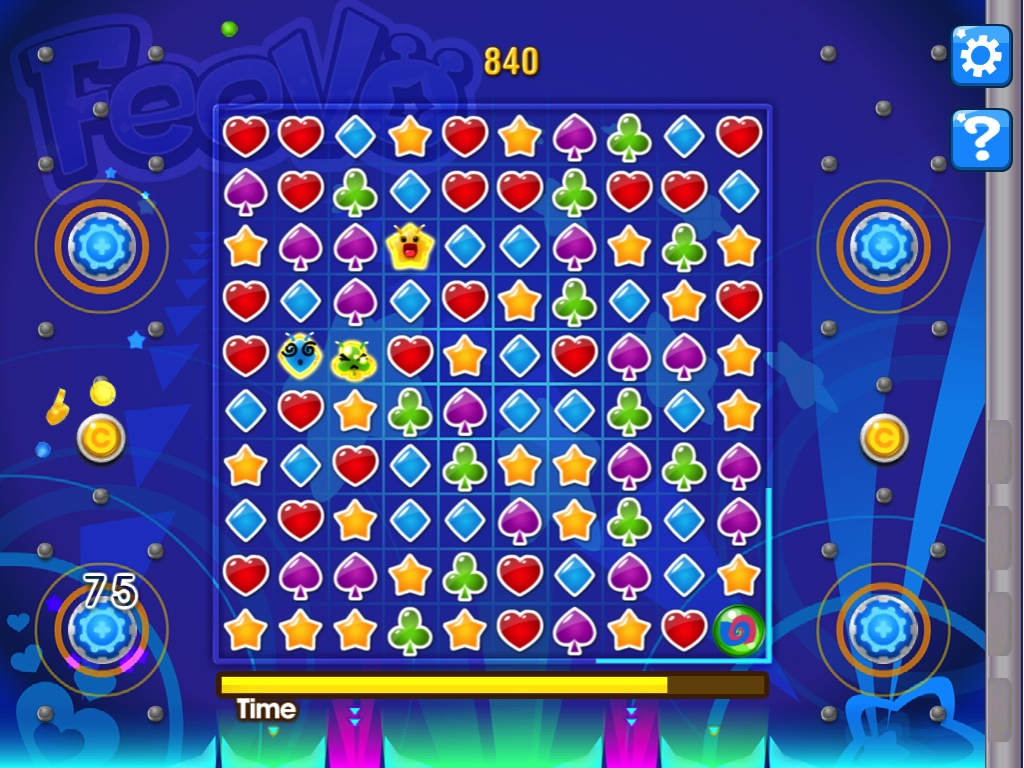Open the question mark help screen
Image resolution: width=1024 pixels, height=768 pixels.
[980, 140]
